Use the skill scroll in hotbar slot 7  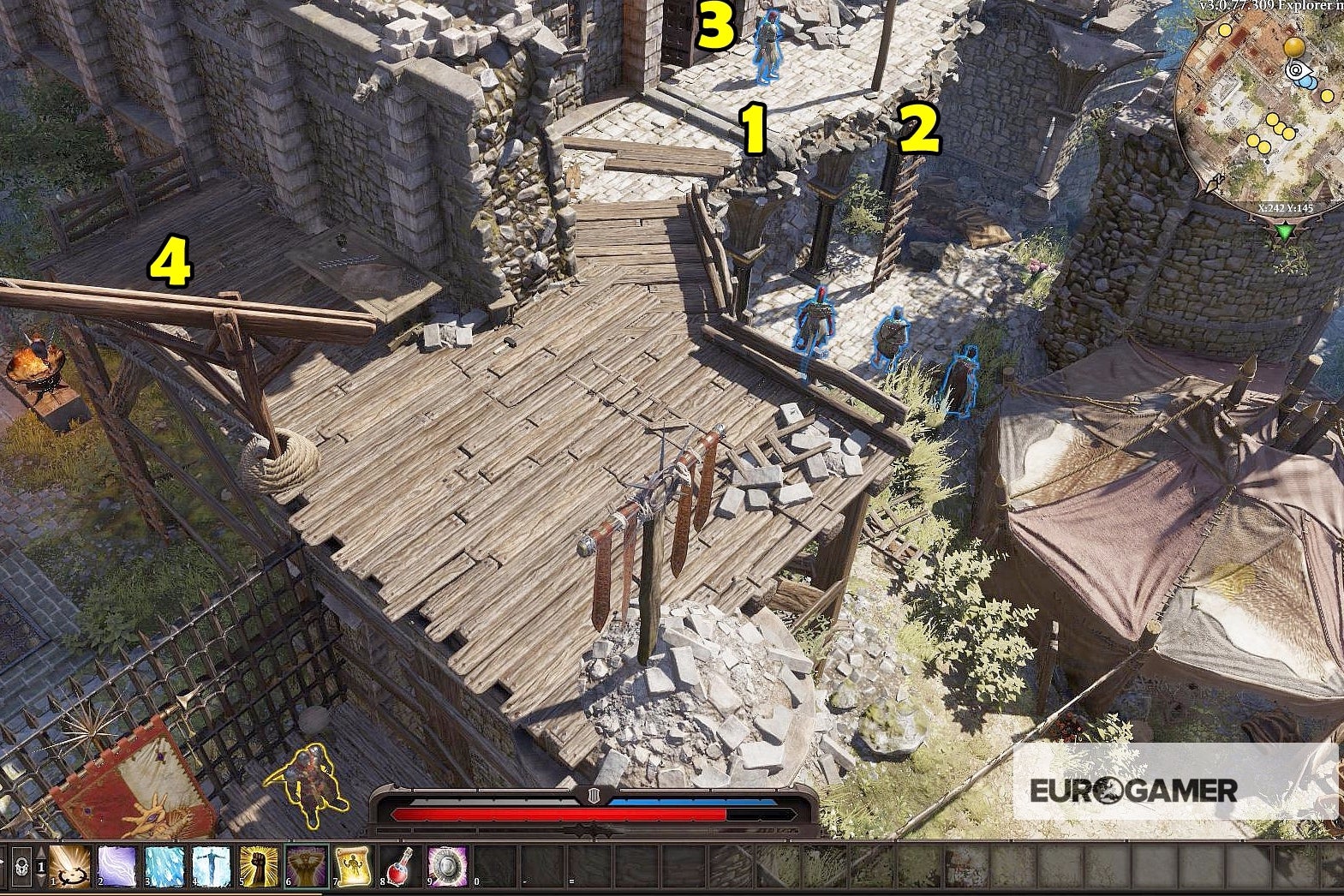pyautogui.click(x=352, y=866)
